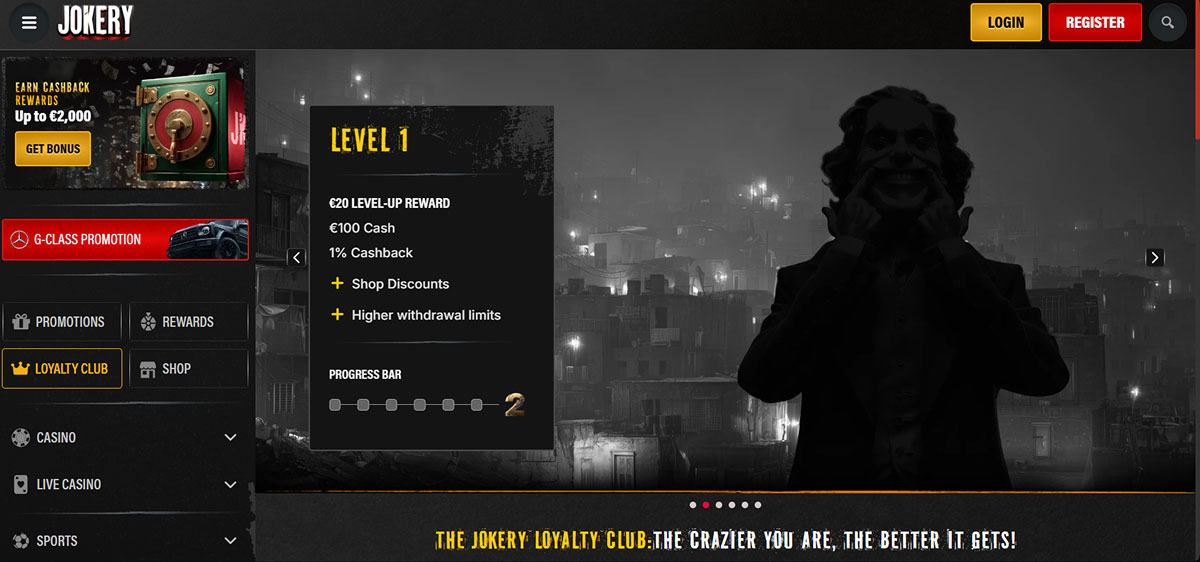The image size is (1200, 562).
Task: Expand the Casino category
Action: point(125,438)
